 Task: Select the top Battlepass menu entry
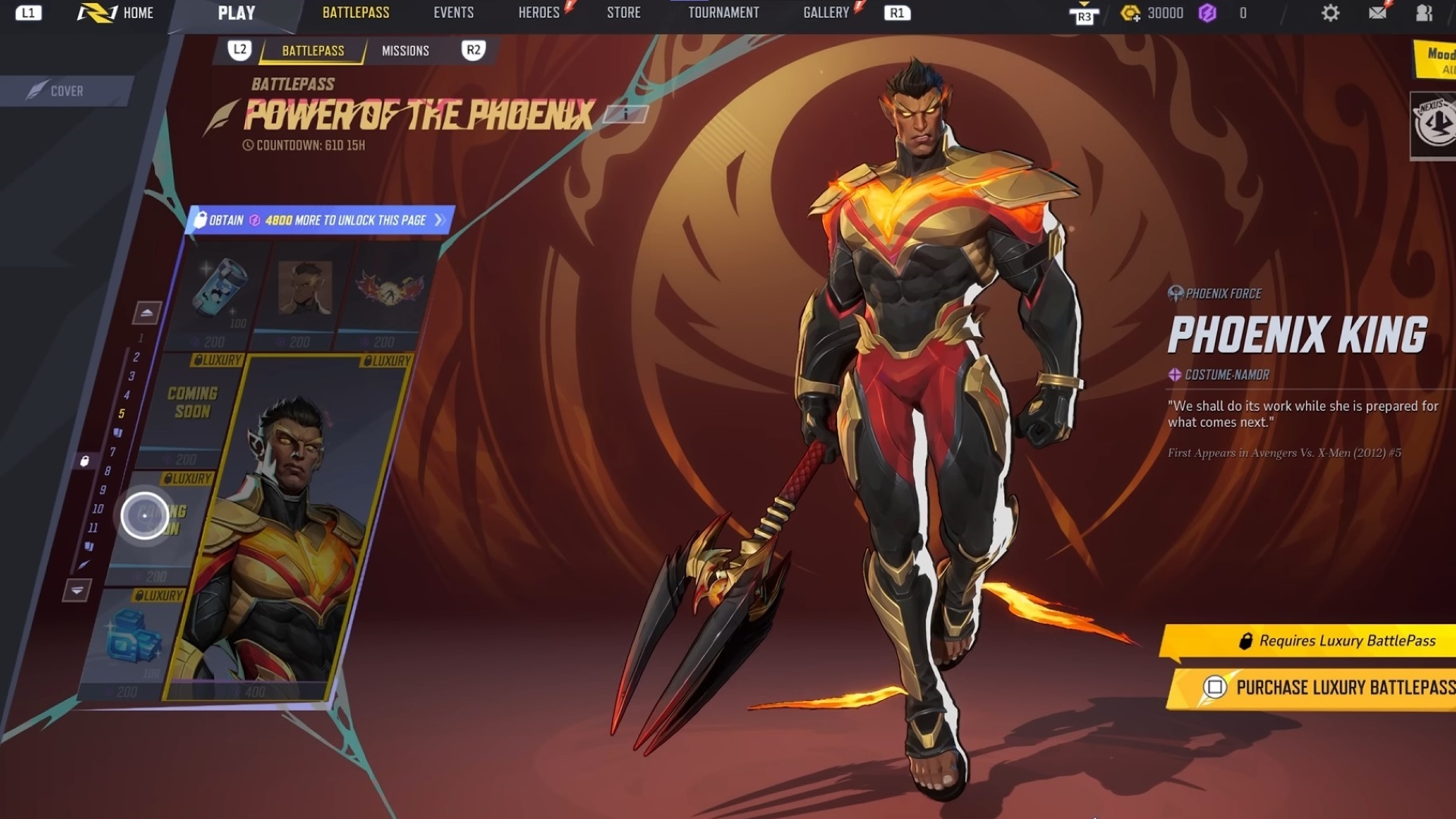tap(356, 13)
